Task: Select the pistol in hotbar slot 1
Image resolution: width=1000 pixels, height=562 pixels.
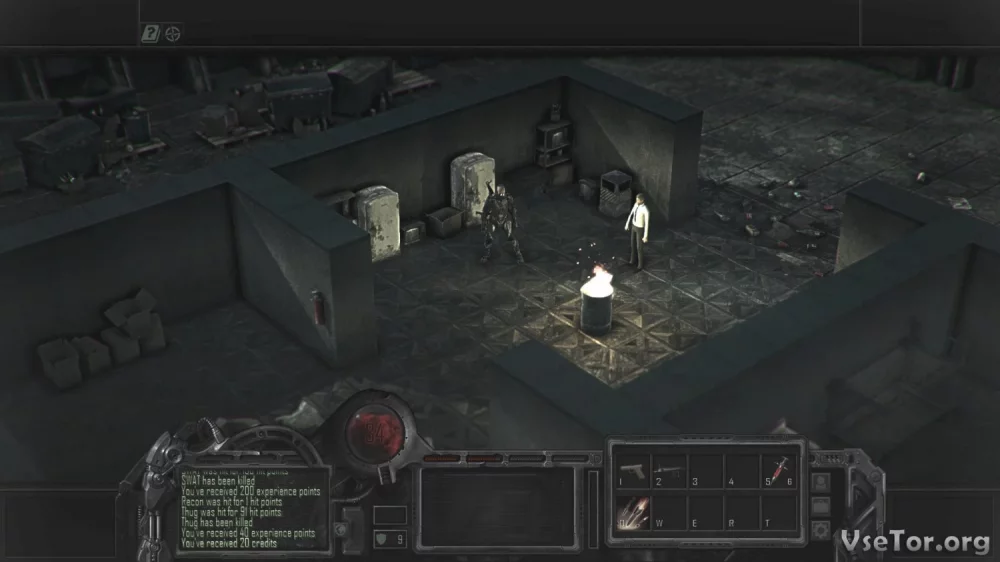Action: pos(632,470)
